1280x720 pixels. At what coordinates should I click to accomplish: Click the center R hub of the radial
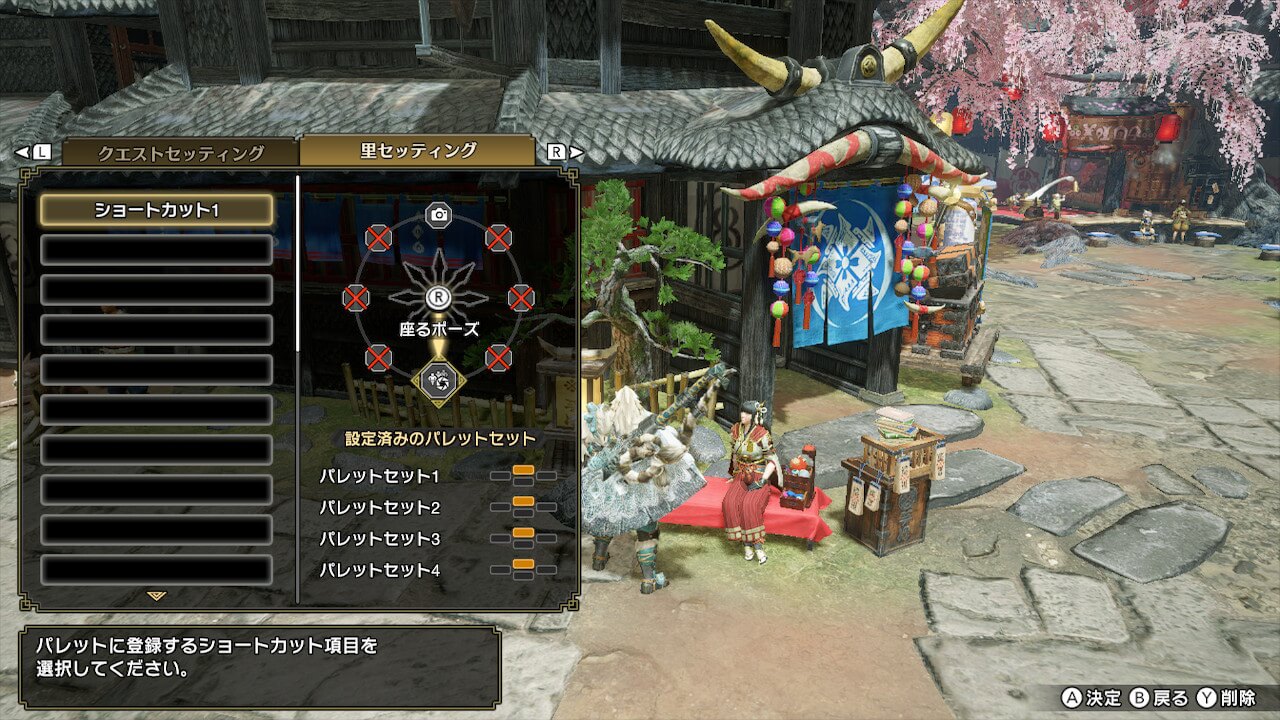[438, 297]
